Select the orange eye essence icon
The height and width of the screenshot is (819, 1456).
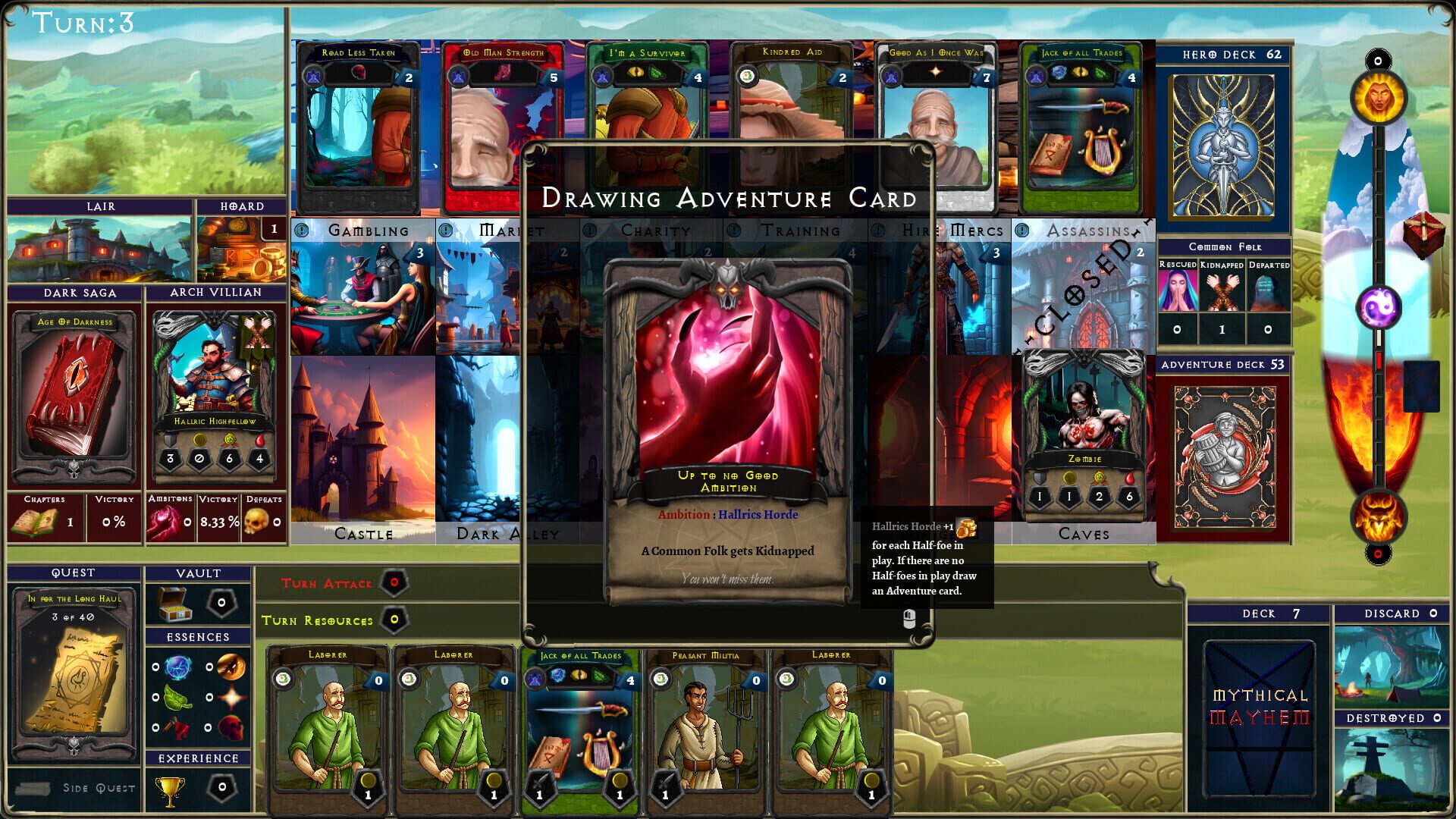[231, 667]
